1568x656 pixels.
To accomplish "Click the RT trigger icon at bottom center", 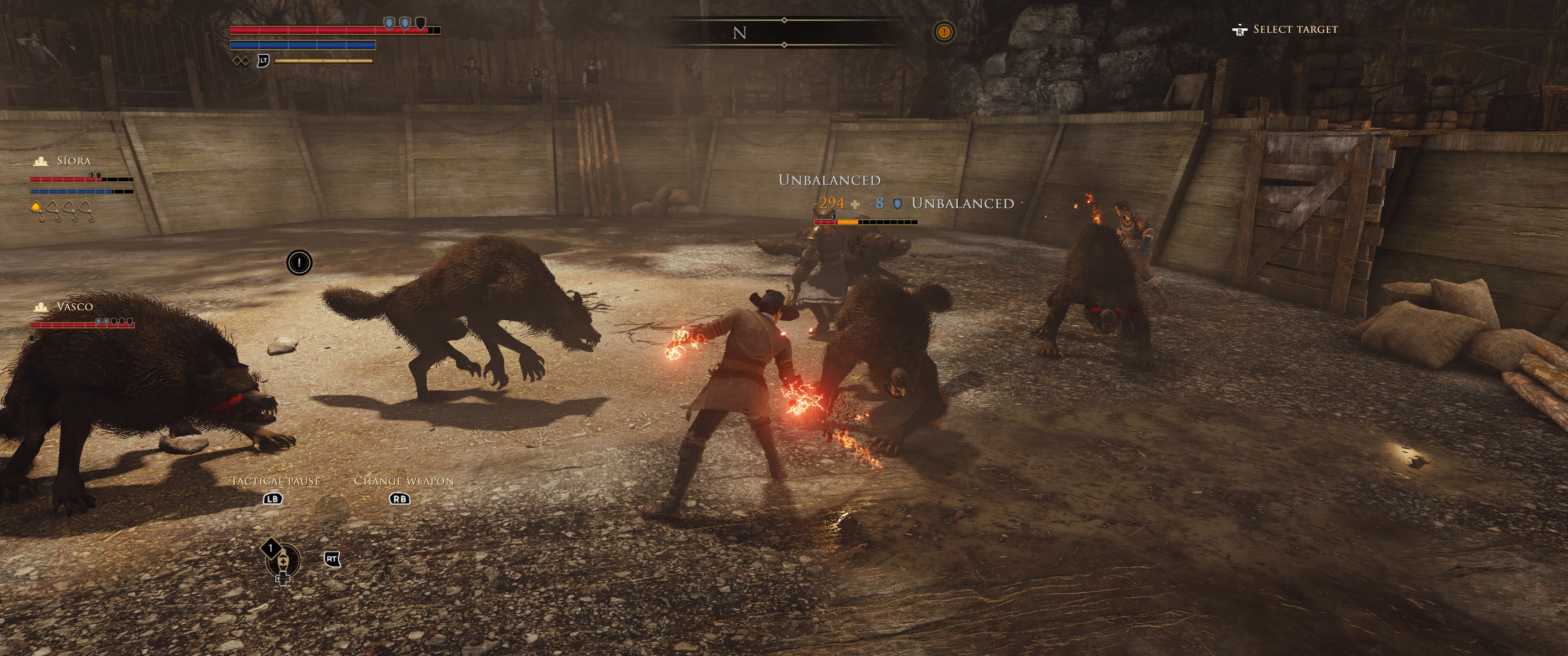I will [332, 560].
